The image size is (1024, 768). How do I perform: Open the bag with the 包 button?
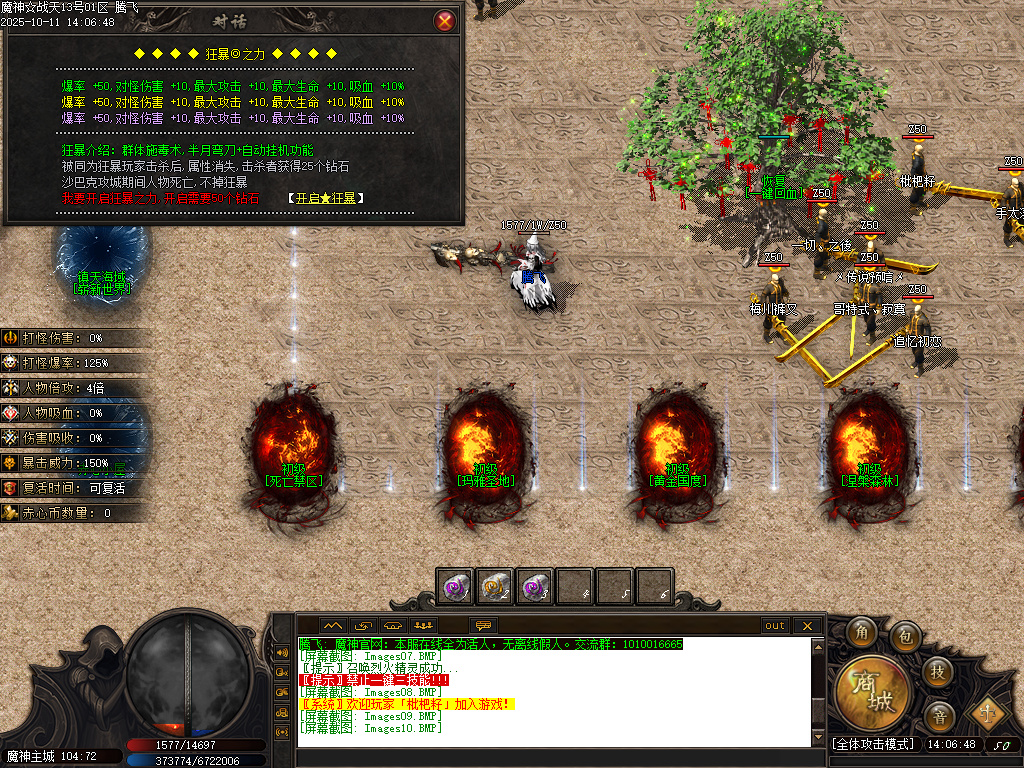(x=905, y=634)
